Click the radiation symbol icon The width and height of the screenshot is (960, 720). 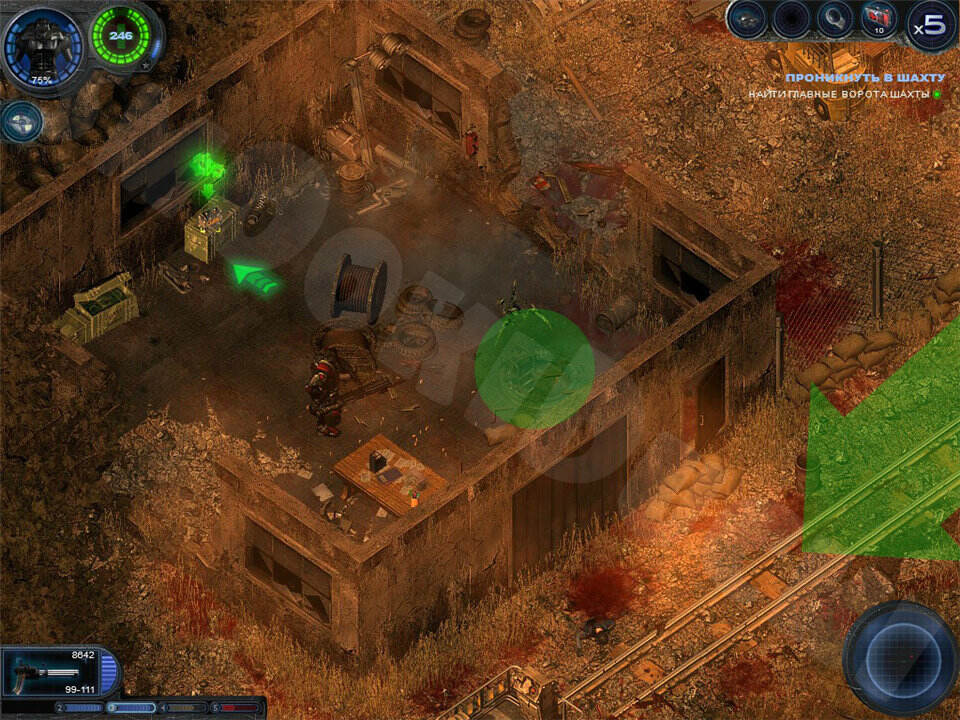[21, 121]
